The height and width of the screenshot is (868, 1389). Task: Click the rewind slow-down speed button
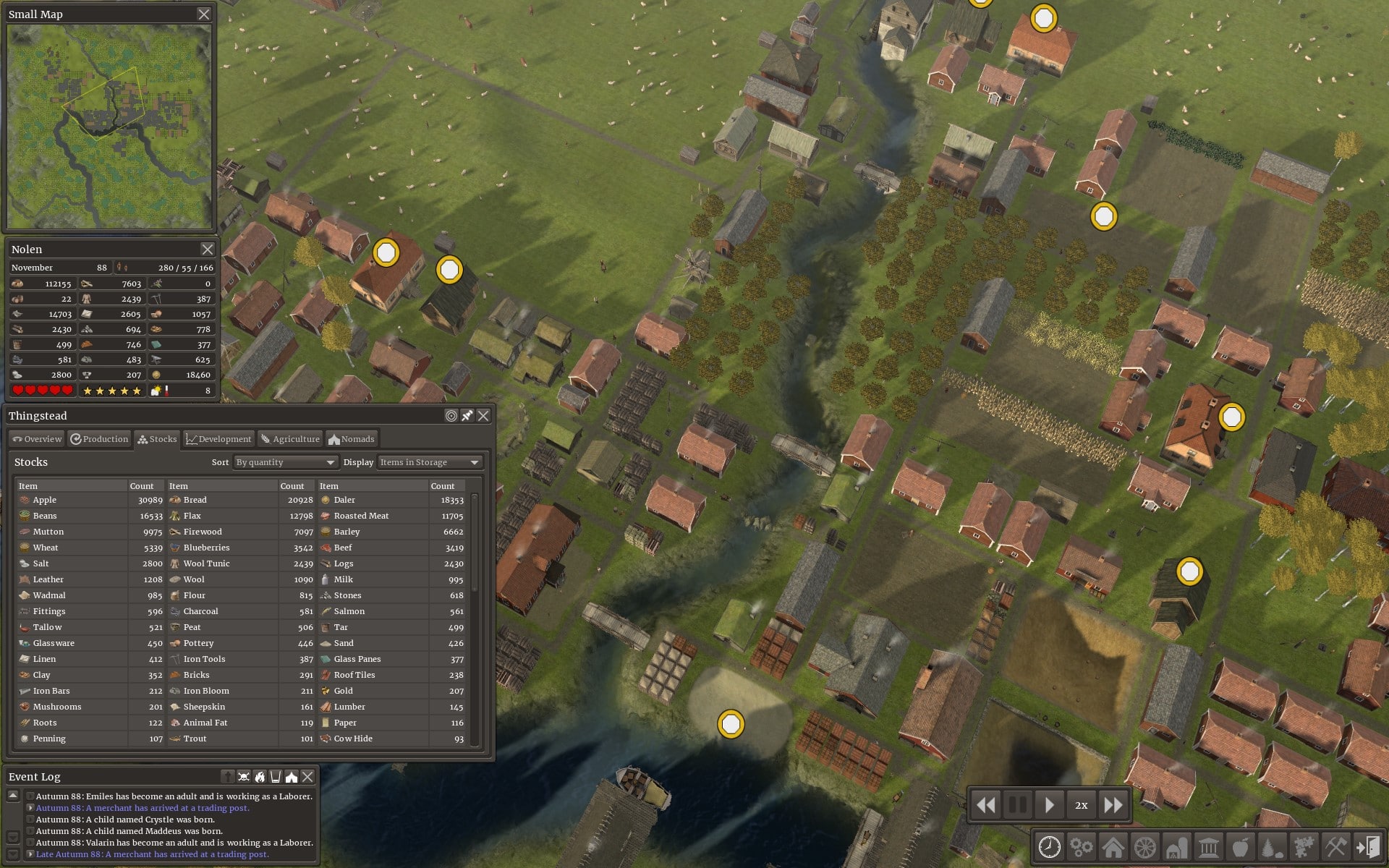985,805
